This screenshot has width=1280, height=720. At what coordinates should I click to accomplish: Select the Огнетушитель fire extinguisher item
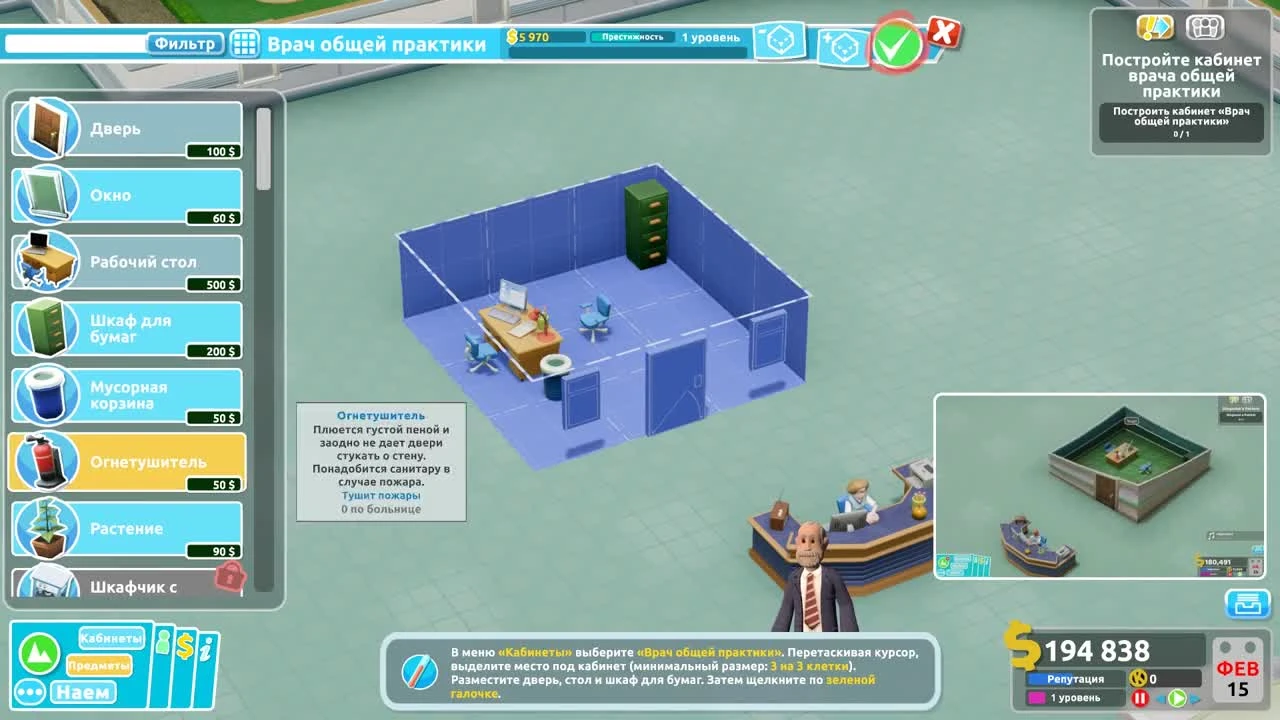click(125, 460)
